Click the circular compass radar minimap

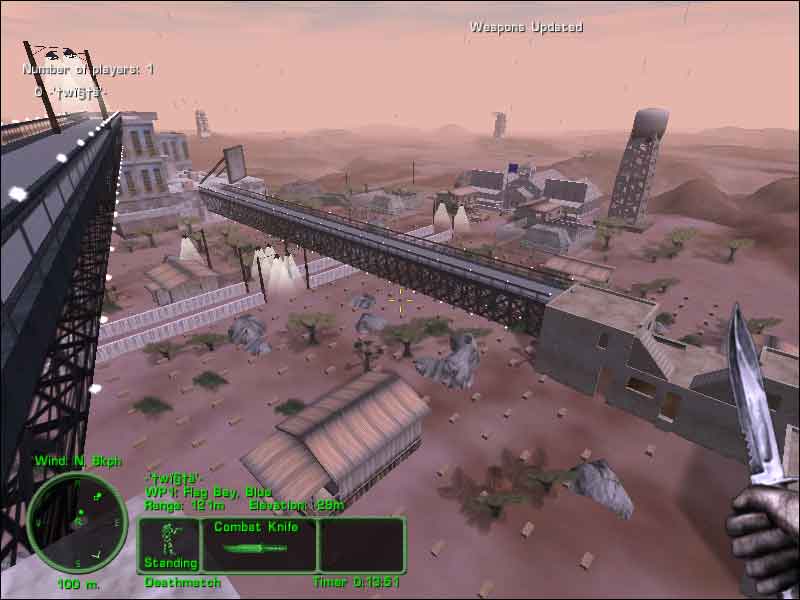(x=76, y=521)
